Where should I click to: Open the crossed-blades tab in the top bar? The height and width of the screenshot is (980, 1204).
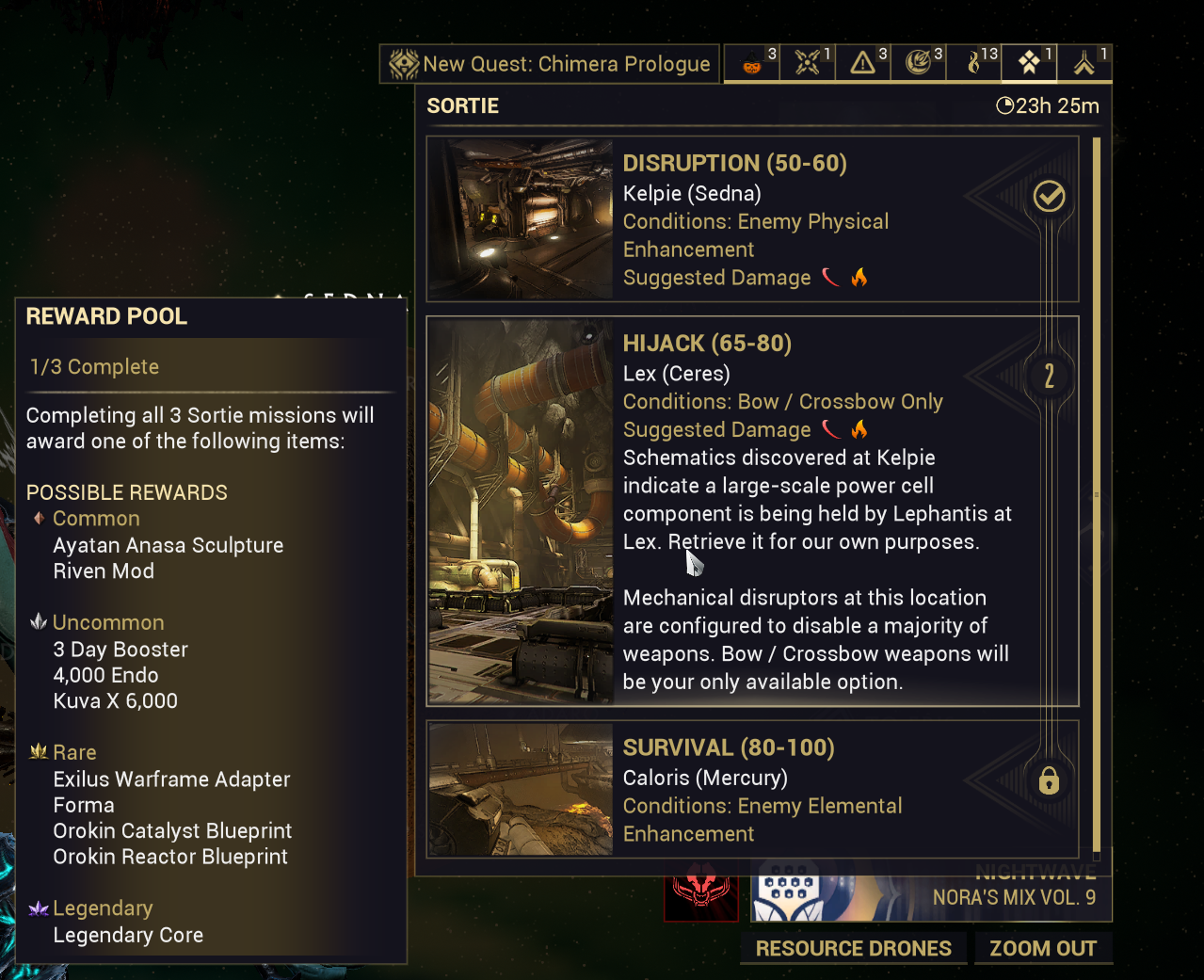coord(808,63)
